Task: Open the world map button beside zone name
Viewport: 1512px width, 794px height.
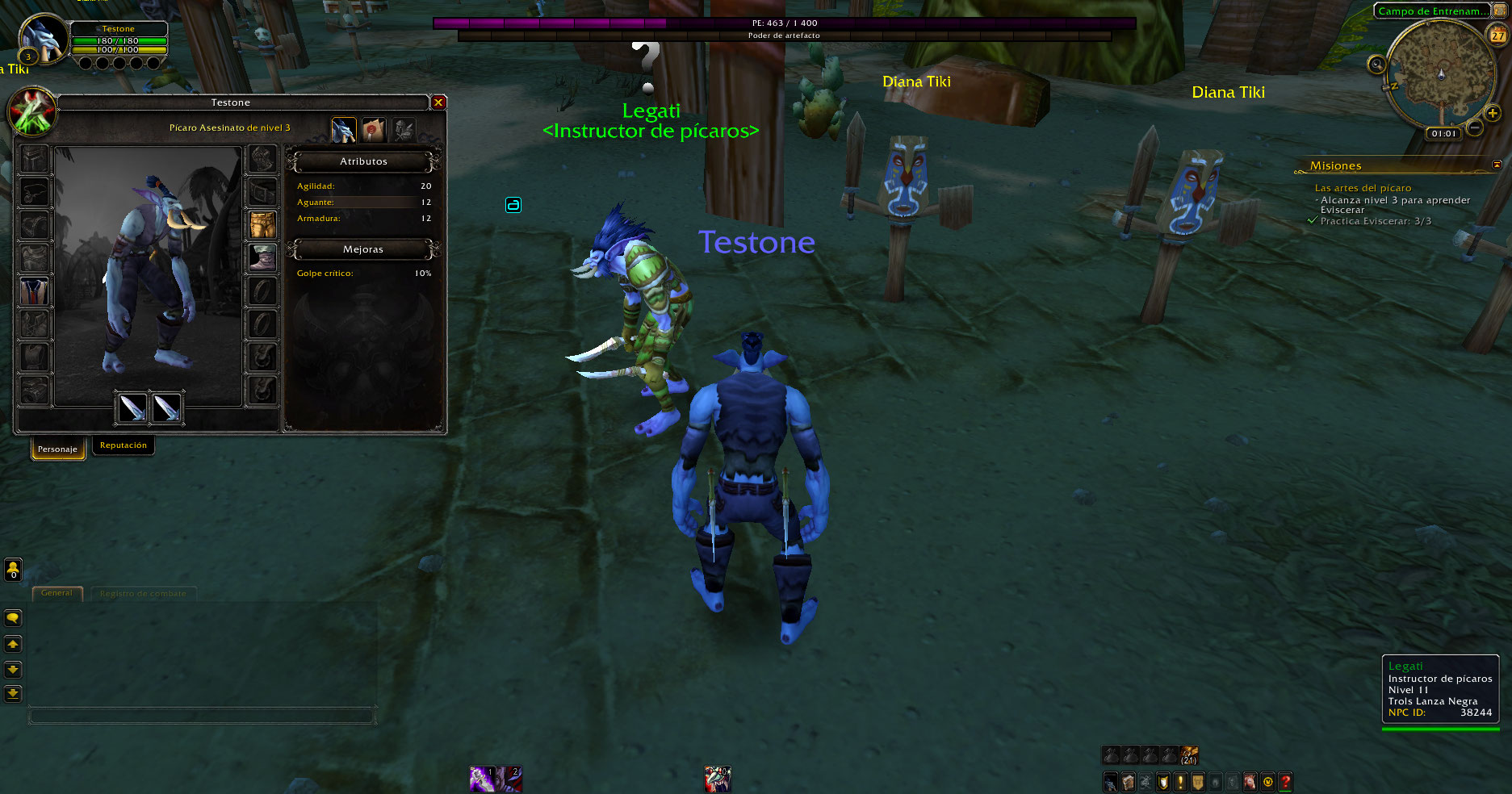Action: point(1499,10)
